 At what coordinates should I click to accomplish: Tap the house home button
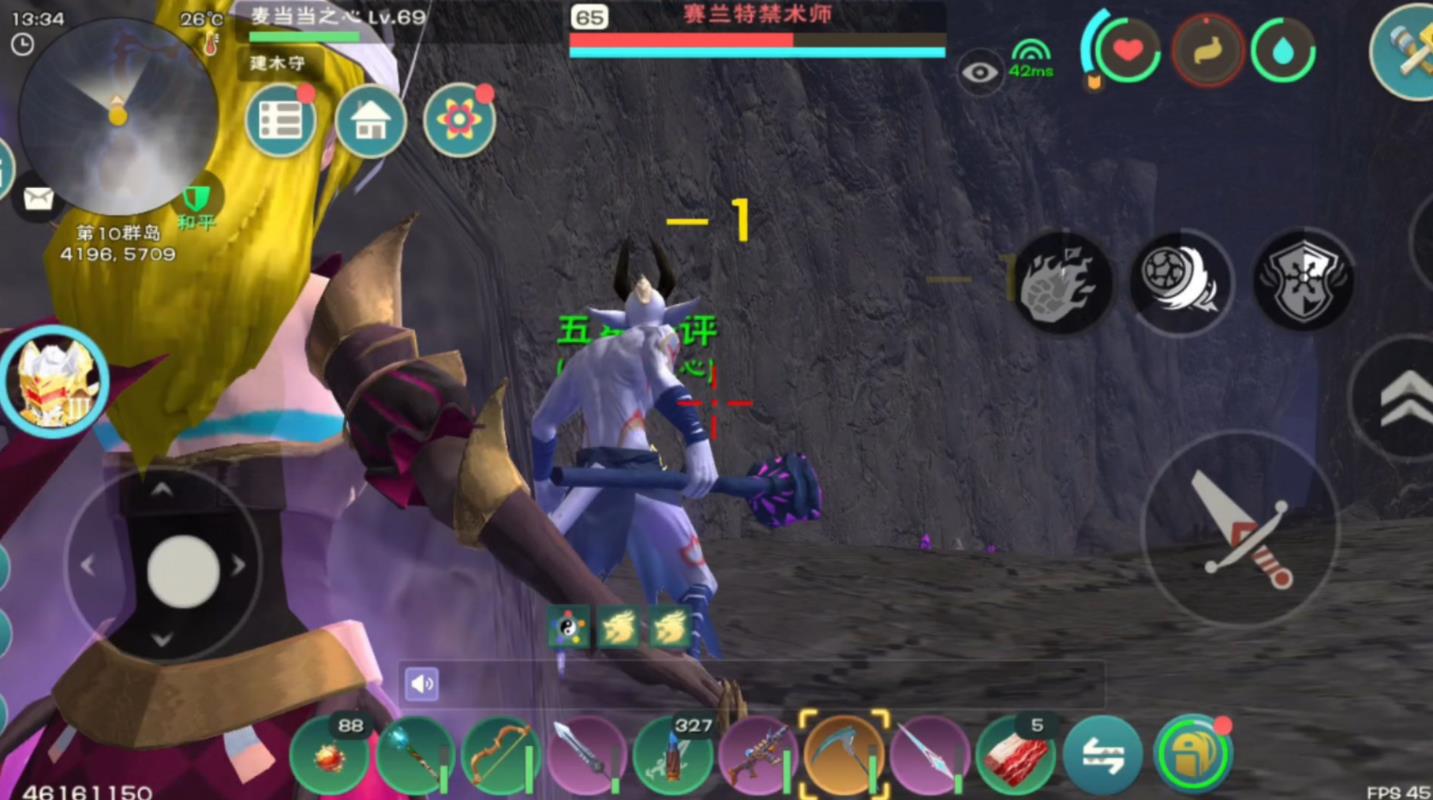[371, 121]
